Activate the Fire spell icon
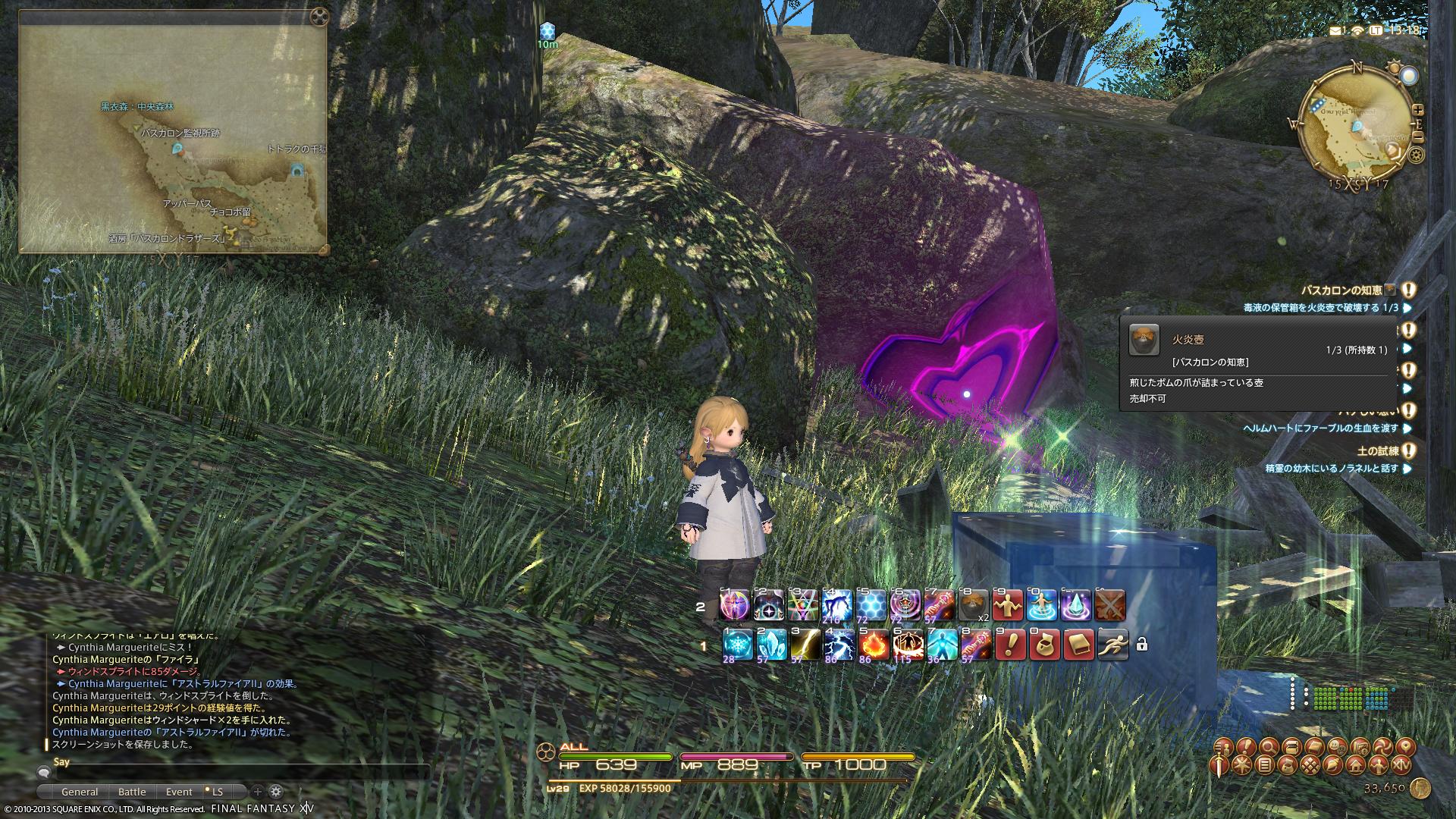 pos(873,645)
